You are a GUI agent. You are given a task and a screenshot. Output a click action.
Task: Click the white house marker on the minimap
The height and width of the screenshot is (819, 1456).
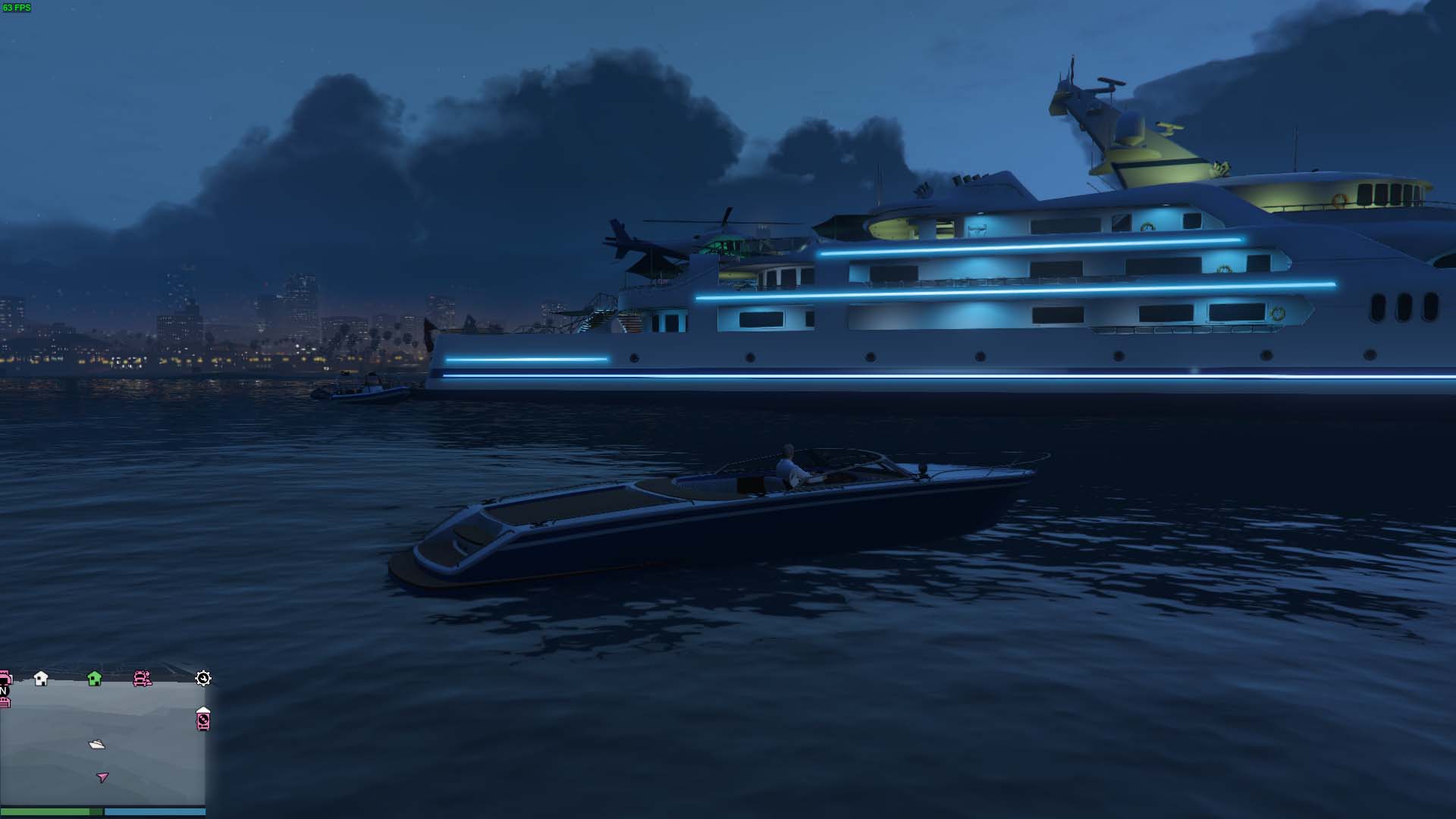[41, 678]
